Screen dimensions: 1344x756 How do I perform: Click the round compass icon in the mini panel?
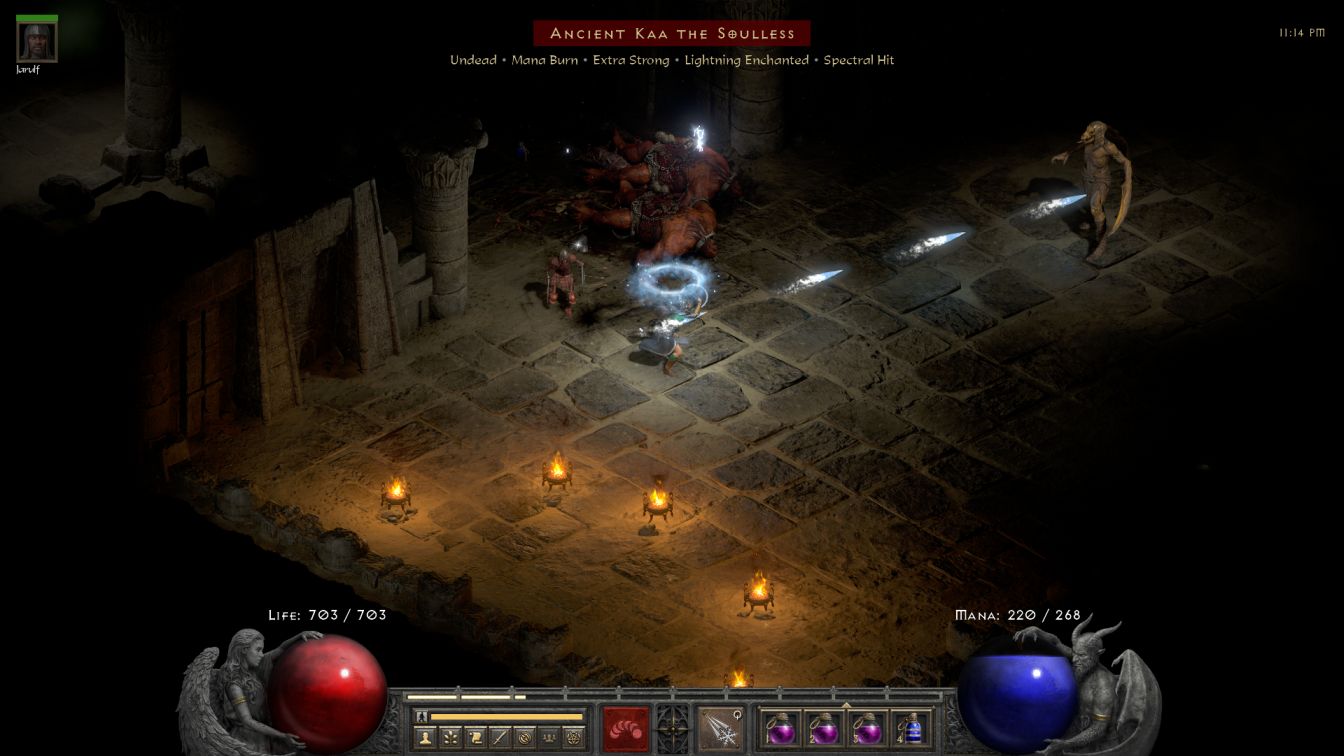click(x=524, y=737)
